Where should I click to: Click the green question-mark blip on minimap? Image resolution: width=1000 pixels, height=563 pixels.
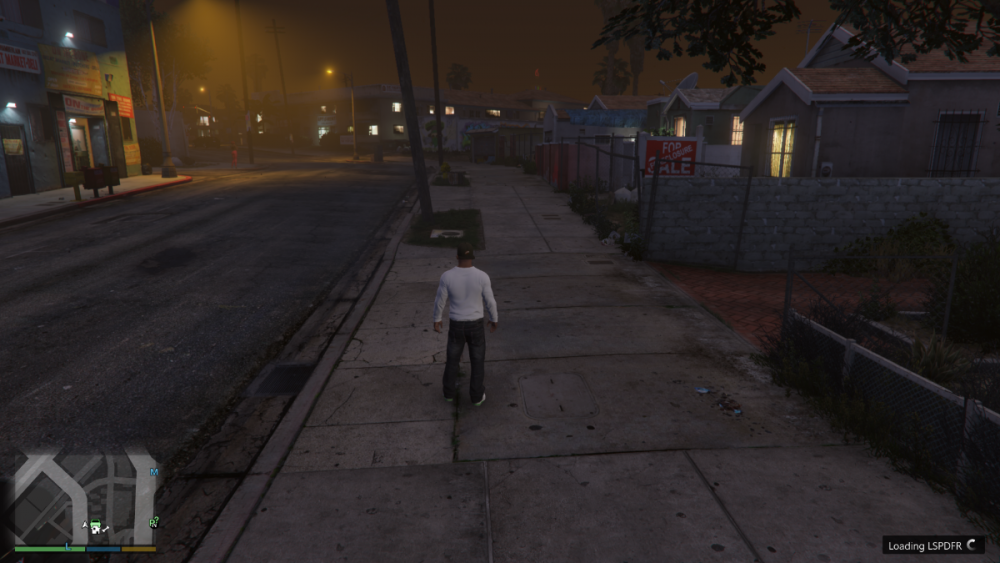click(x=154, y=521)
